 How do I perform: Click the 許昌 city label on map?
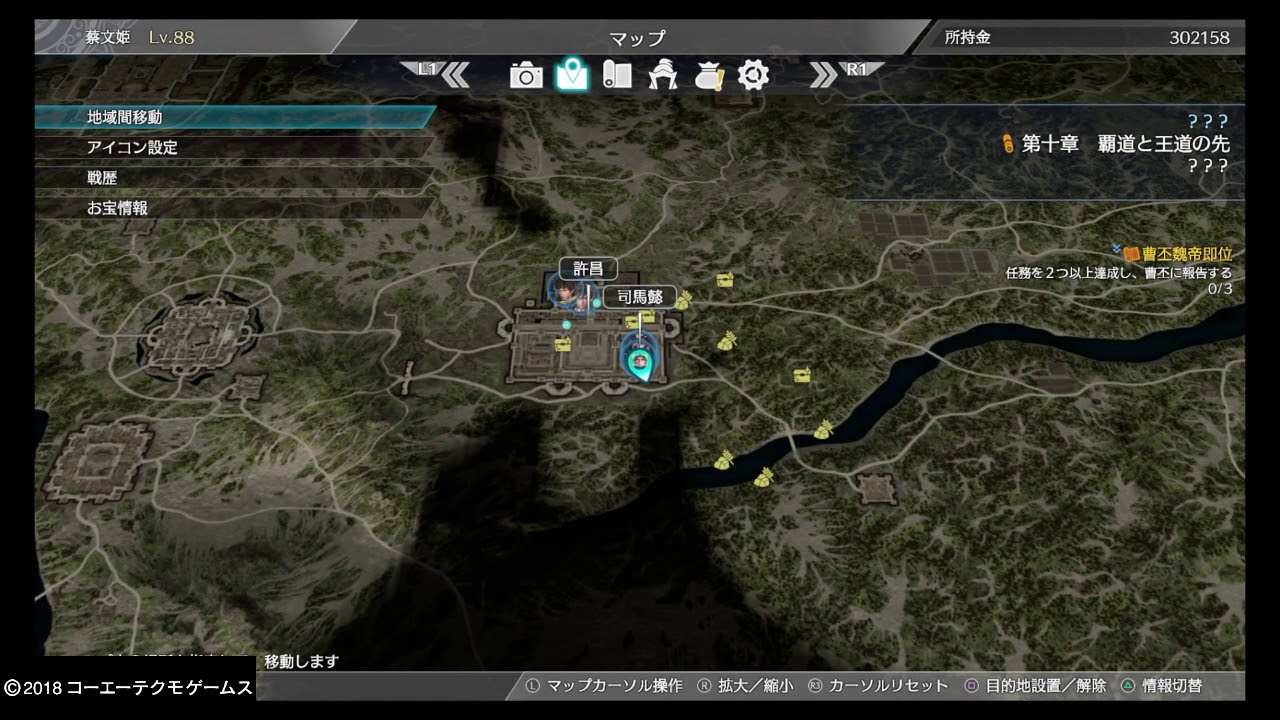click(588, 269)
